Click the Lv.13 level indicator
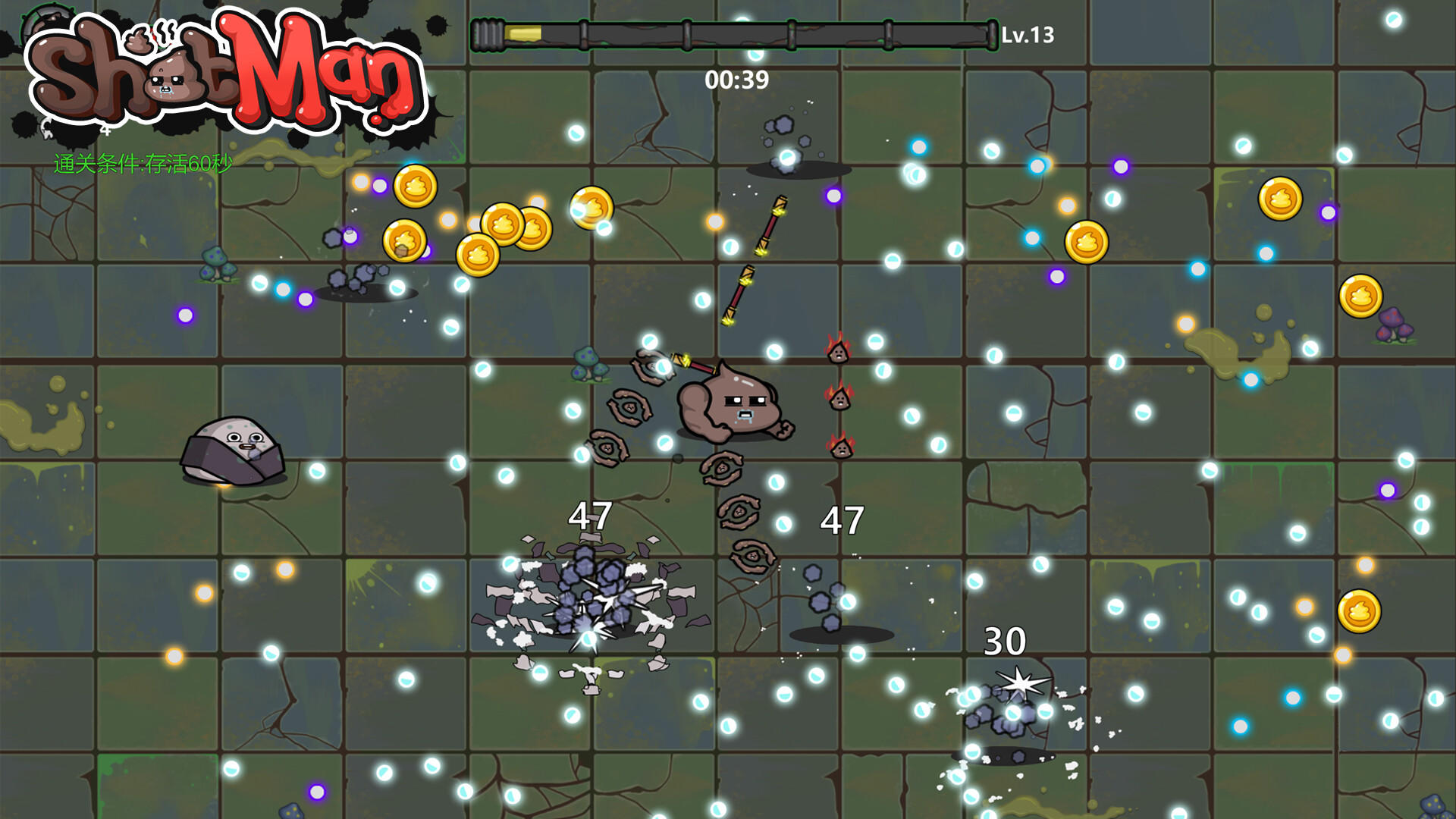The width and height of the screenshot is (1456, 819). pyautogui.click(x=1027, y=33)
